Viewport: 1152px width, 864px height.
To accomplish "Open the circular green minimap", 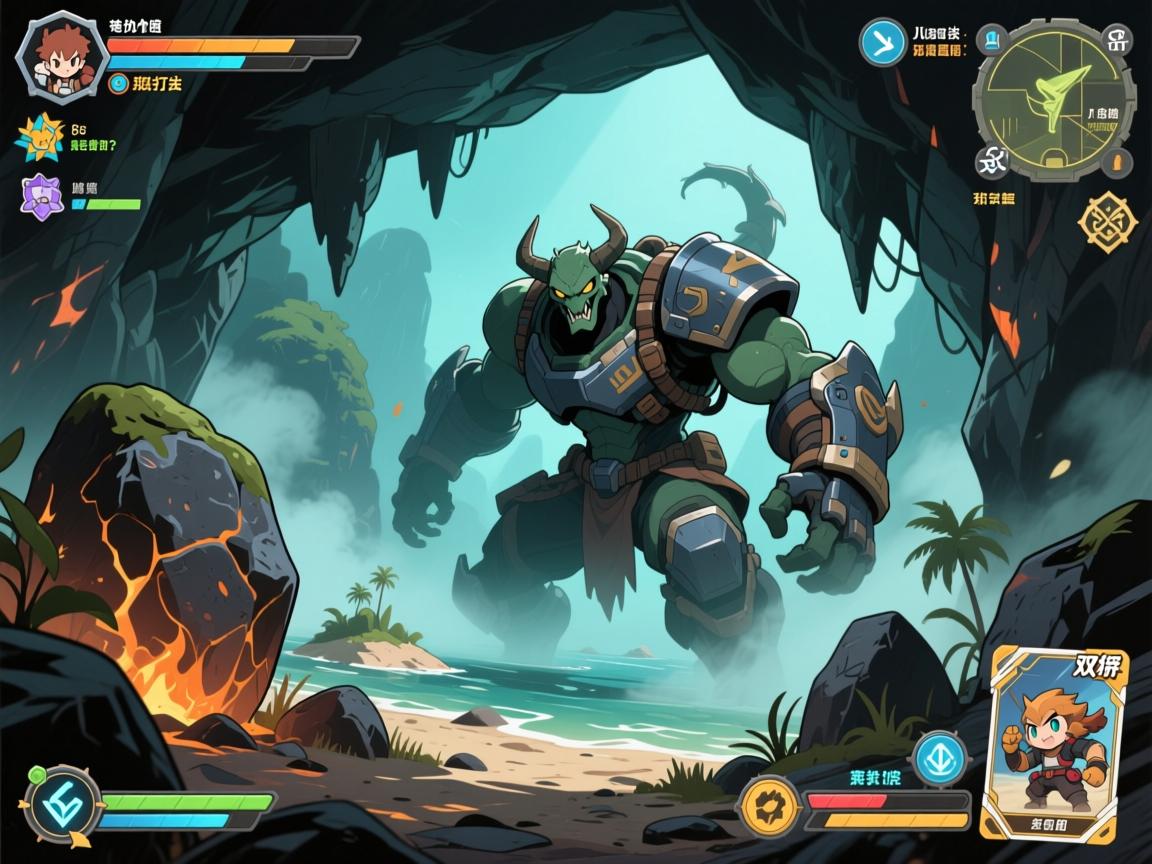I will 1055,98.
